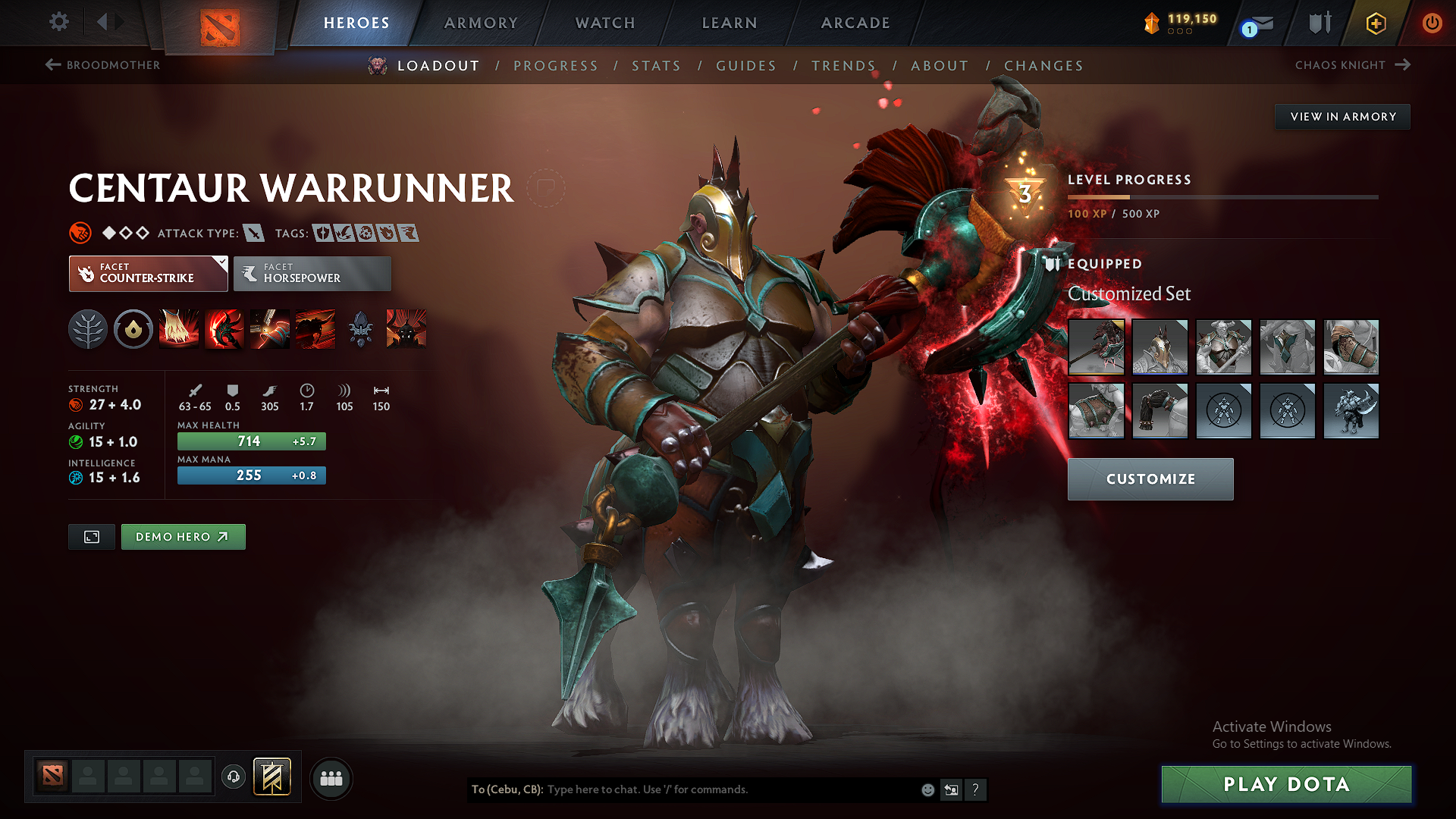The image size is (1456, 819).
Task: Expand the Counter-Strike facet dropdown arrow
Action: pyautogui.click(x=221, y=263)
